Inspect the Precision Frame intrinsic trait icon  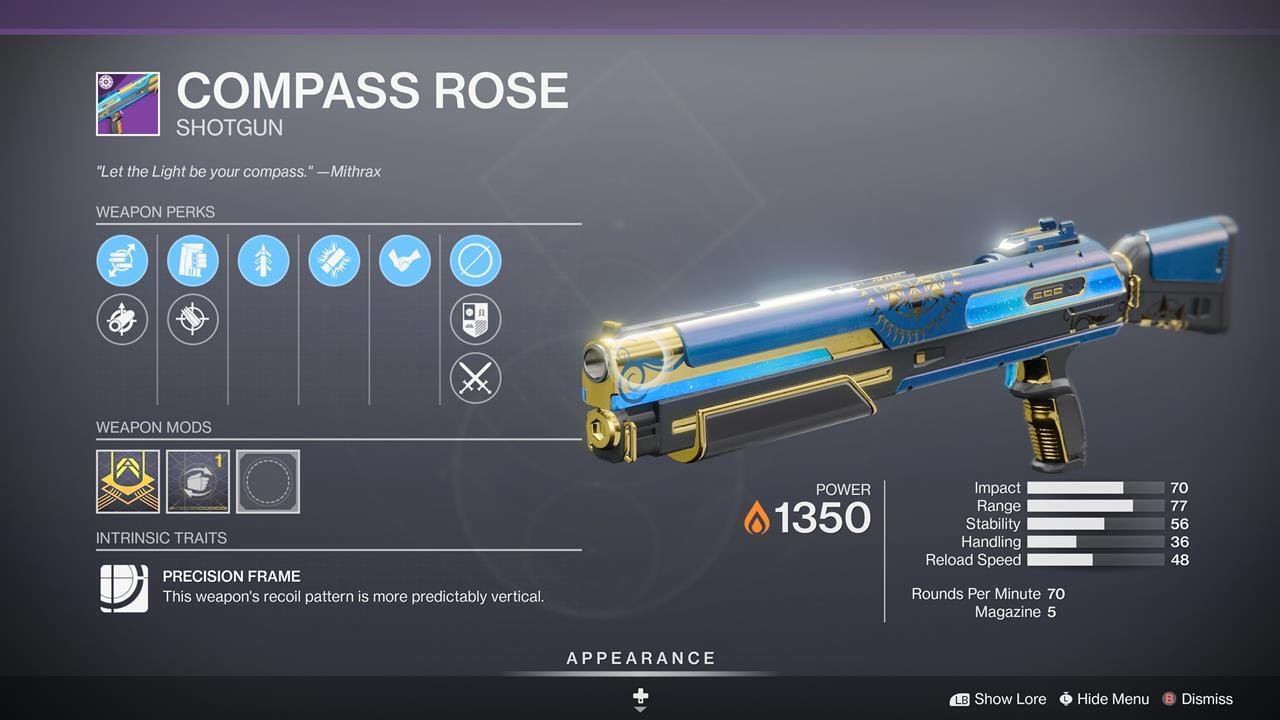coord(124,588)
